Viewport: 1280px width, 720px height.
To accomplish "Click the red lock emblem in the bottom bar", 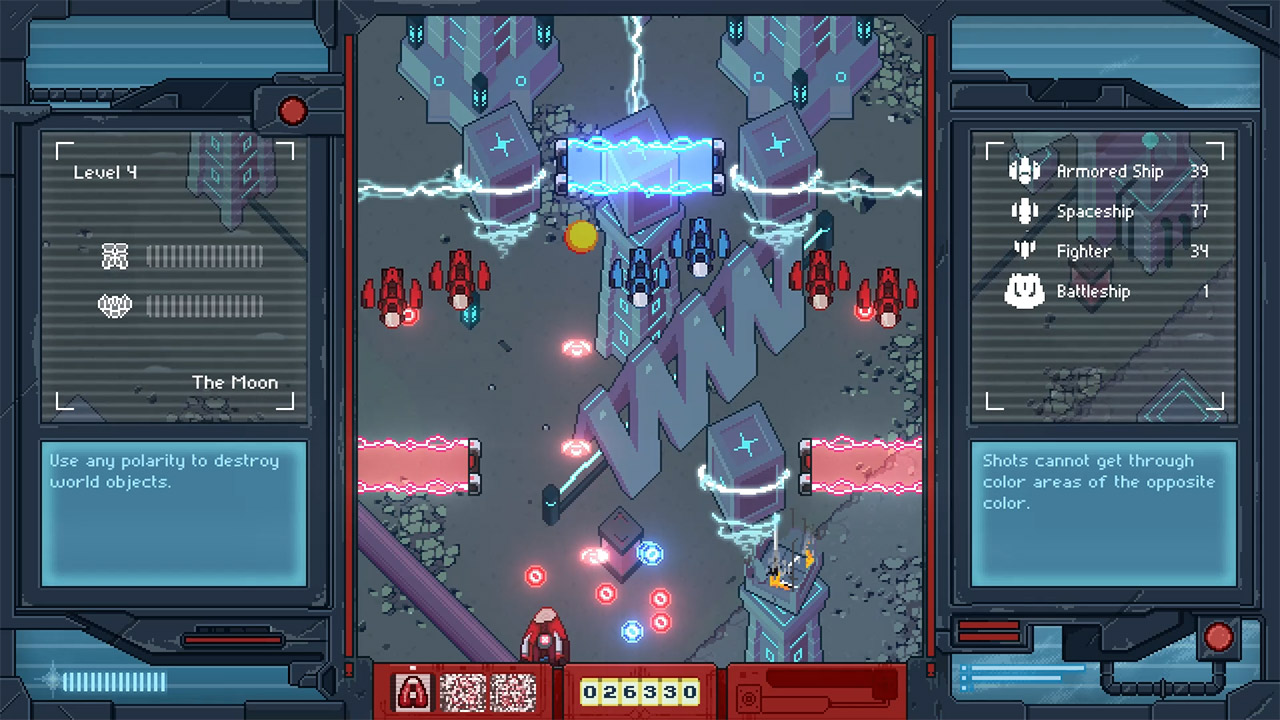I will click(413, 691).
